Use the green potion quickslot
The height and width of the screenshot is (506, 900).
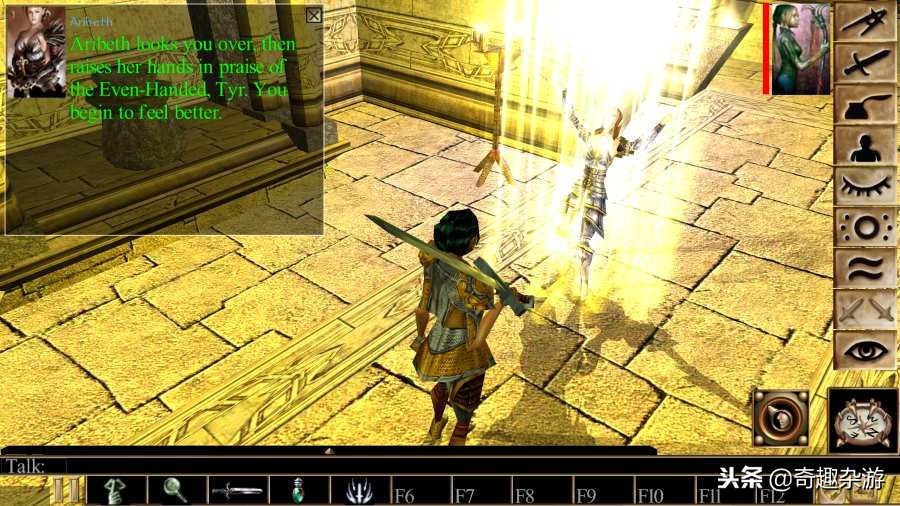[x=299, y=491]
